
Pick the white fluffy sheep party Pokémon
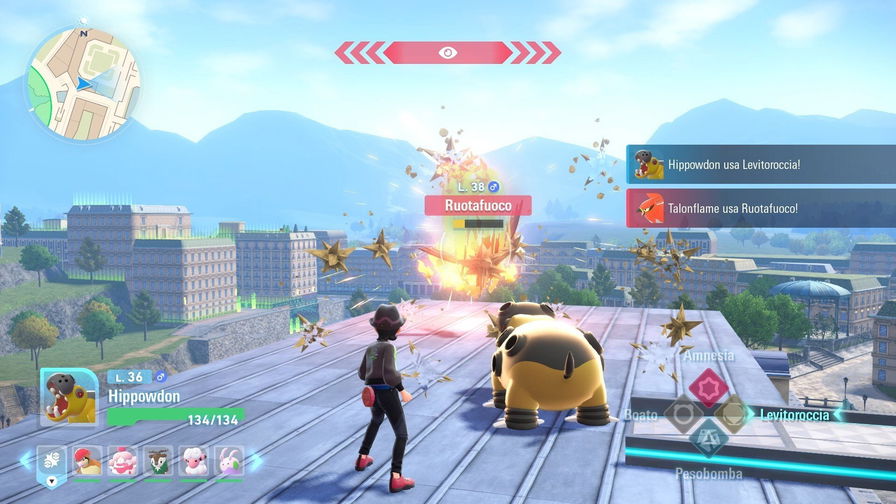tap(194, 460)
